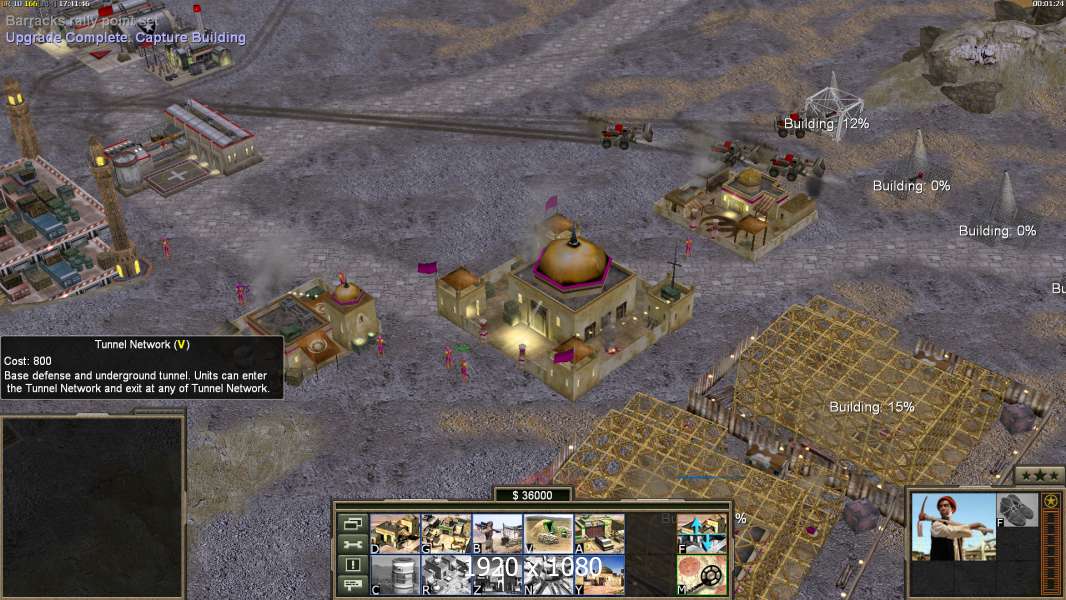Click the greyed-out barrel icon (C)
Viewport: 1066px width, 600px height.
(x=395, y=574)
